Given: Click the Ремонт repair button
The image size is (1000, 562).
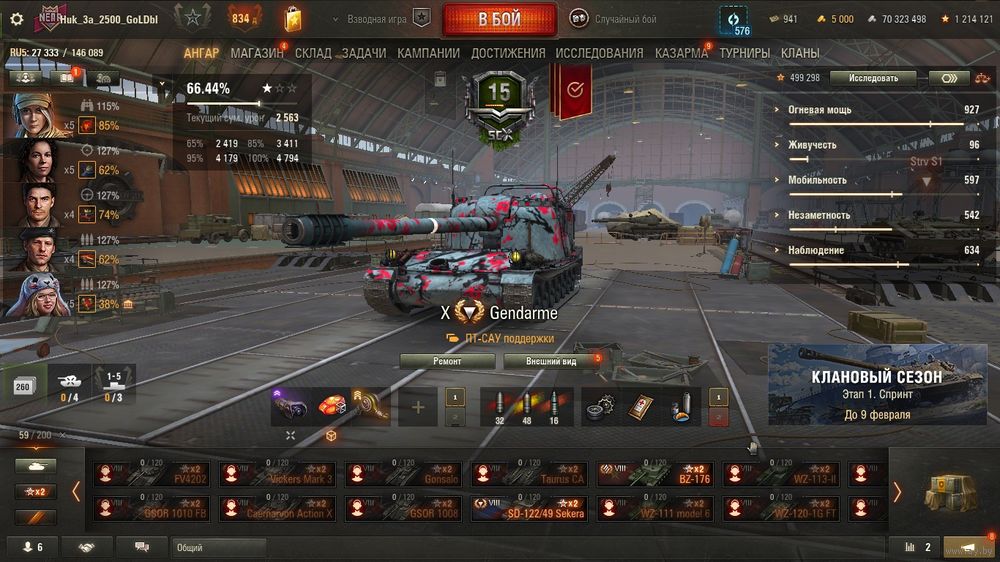Looking at the screenshot, I should point(447,361).
